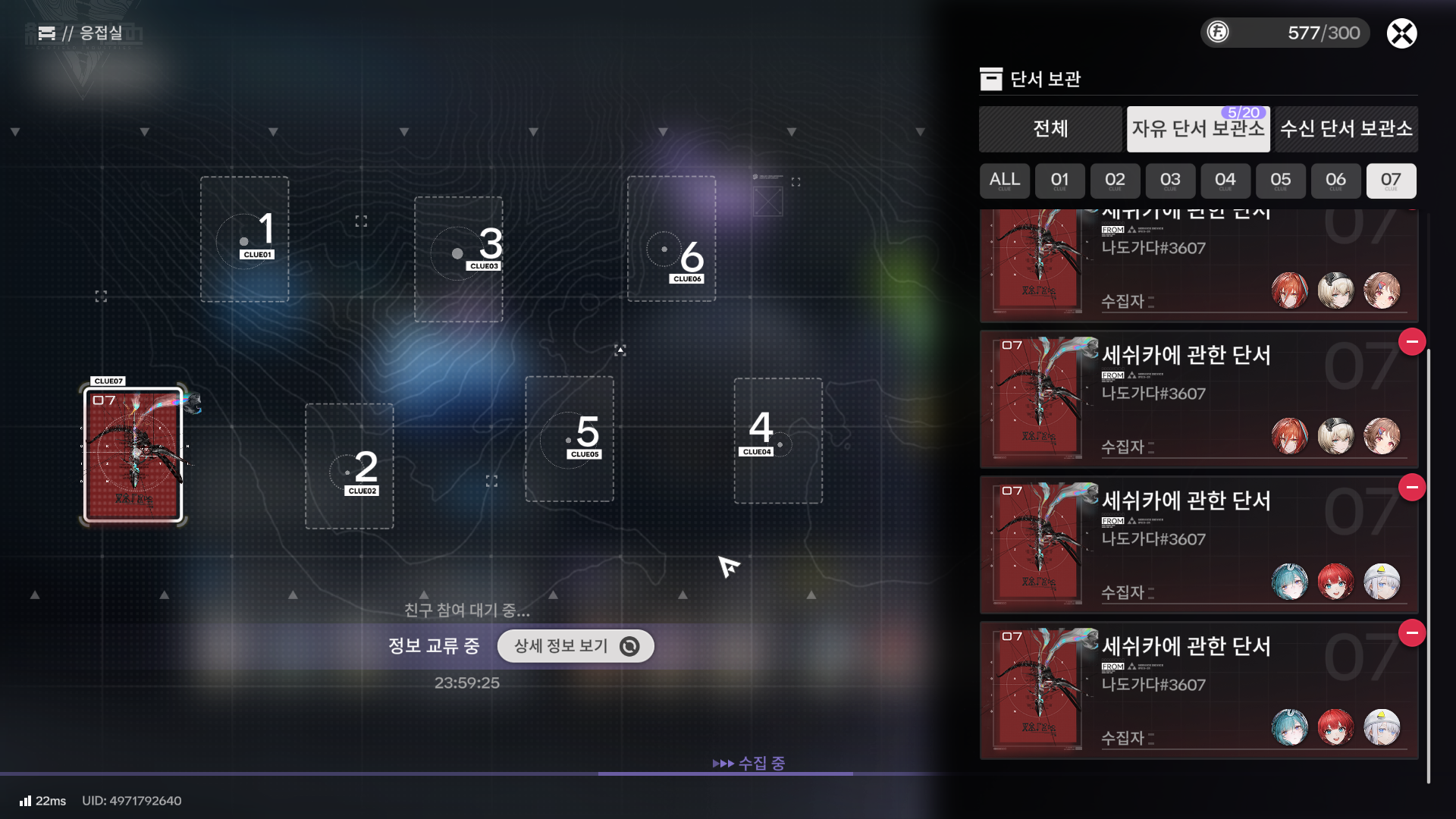
Task: Open the 자유 단서 보관소 tab
Action: (x=1198, y=129)
